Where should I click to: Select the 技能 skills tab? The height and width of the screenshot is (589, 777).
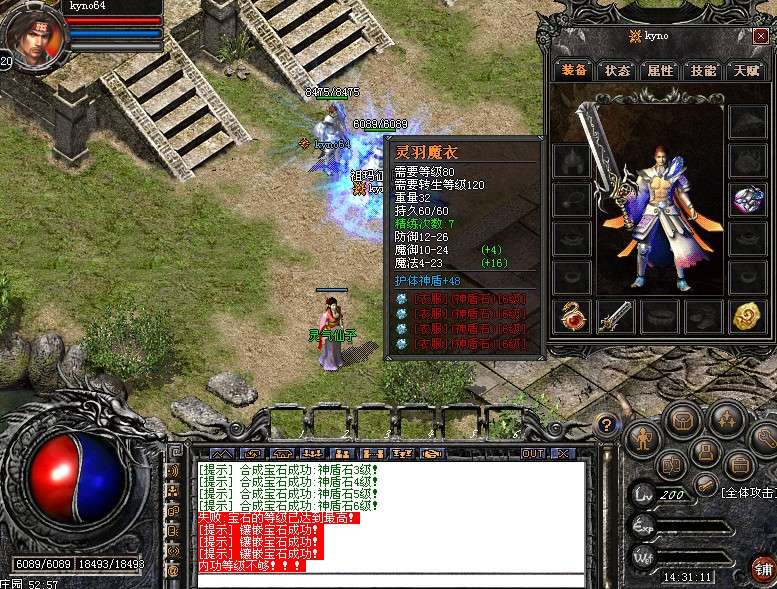point(703,71)
